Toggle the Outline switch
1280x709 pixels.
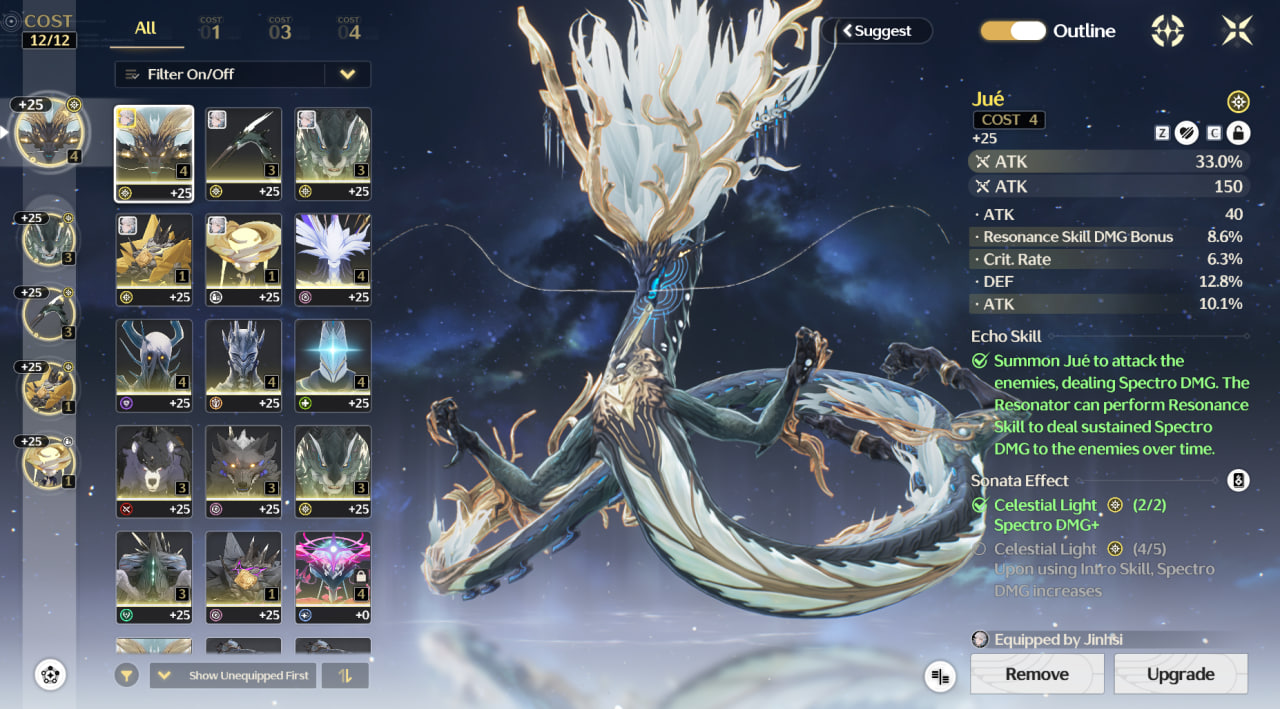pyautogui.click(x=1013, y=31)
